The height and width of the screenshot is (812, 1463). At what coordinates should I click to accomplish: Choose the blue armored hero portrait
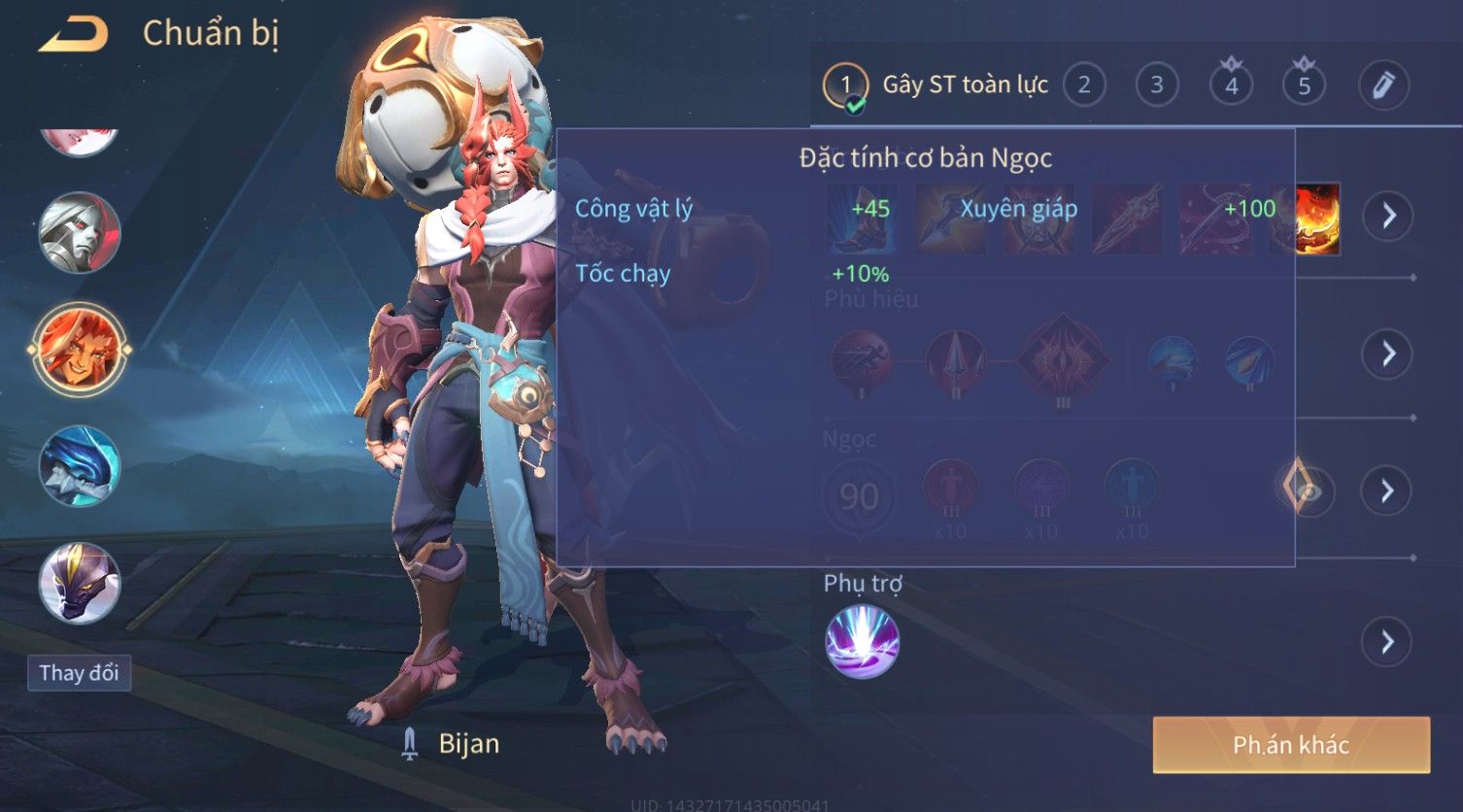tap(79, 467)
